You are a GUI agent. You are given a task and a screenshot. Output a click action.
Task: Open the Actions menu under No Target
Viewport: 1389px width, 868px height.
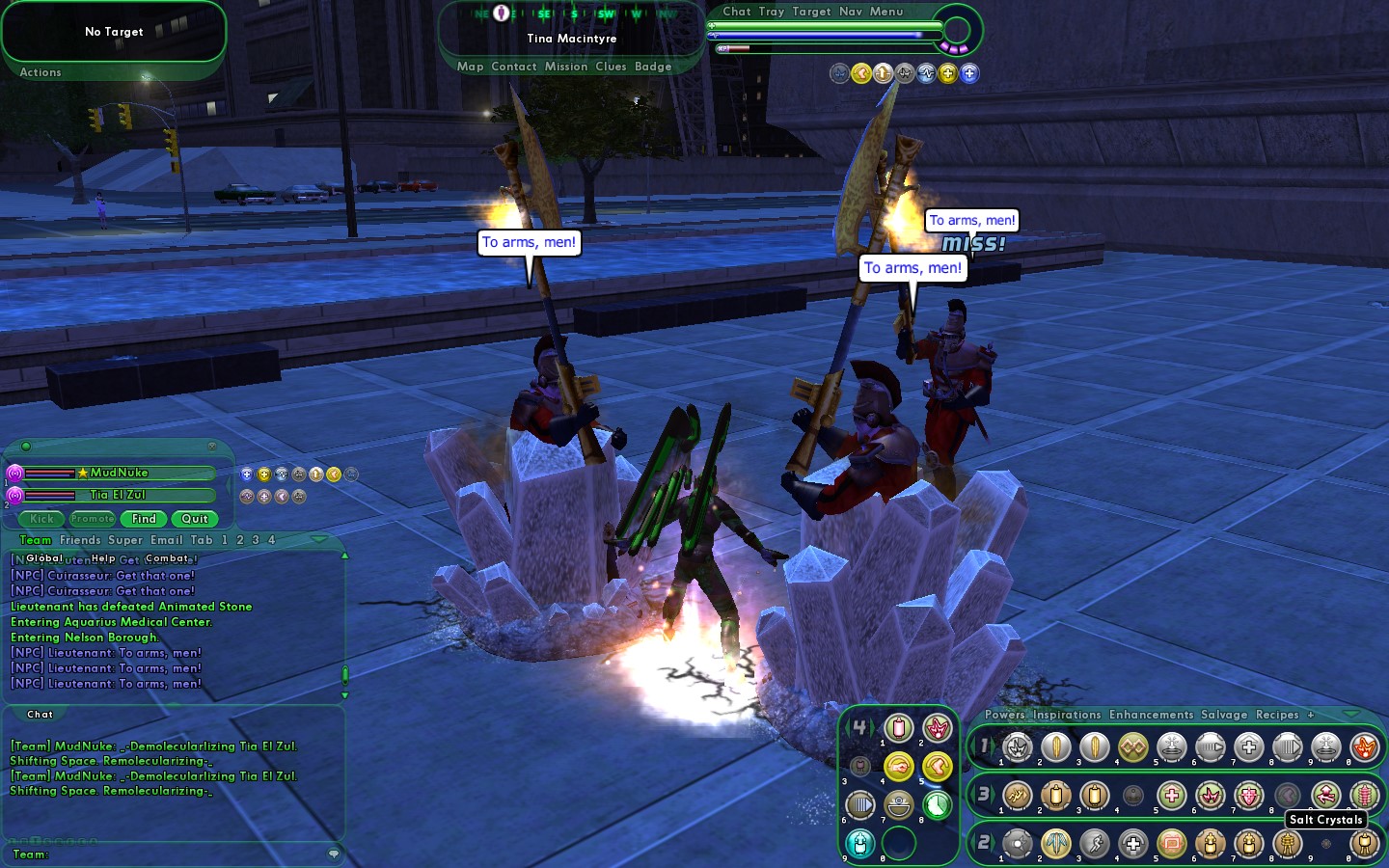[41, 72]
